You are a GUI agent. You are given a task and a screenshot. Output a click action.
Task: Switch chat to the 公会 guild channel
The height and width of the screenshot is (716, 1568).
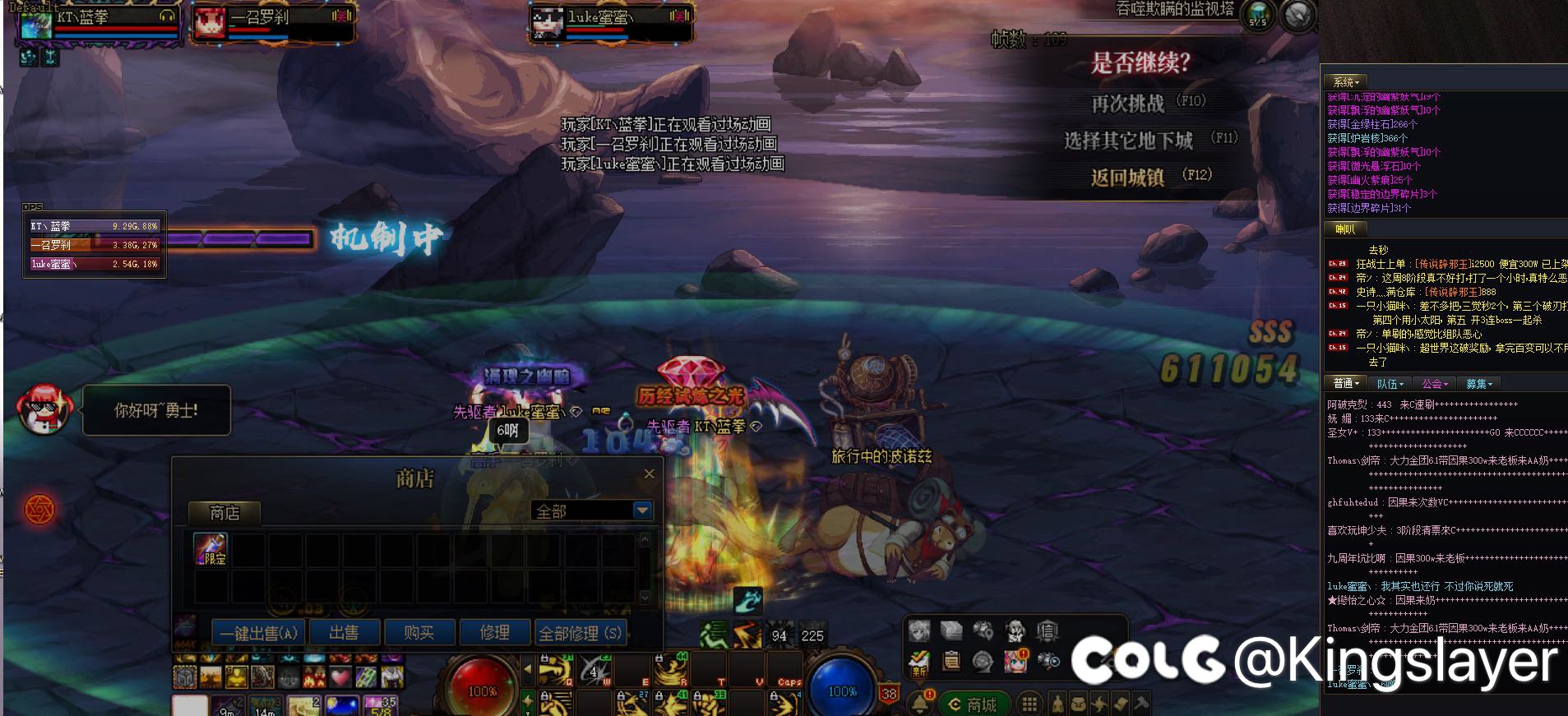tap(1436, 384)
